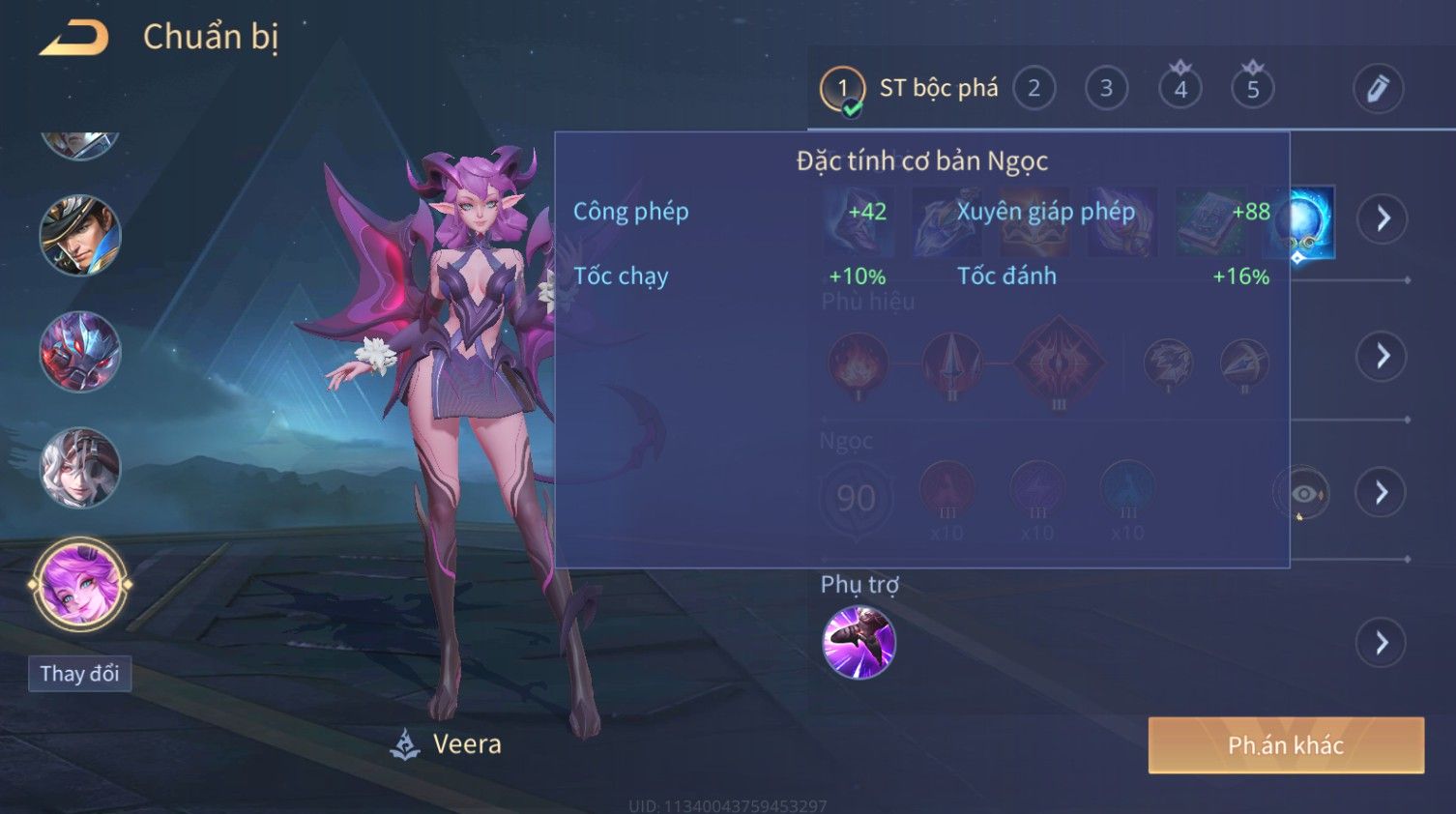This screenshot has height=814, width=1456.
Task: Choose the white-haired hero portrait
Action: pyautogui.click(x=79, y=468)
